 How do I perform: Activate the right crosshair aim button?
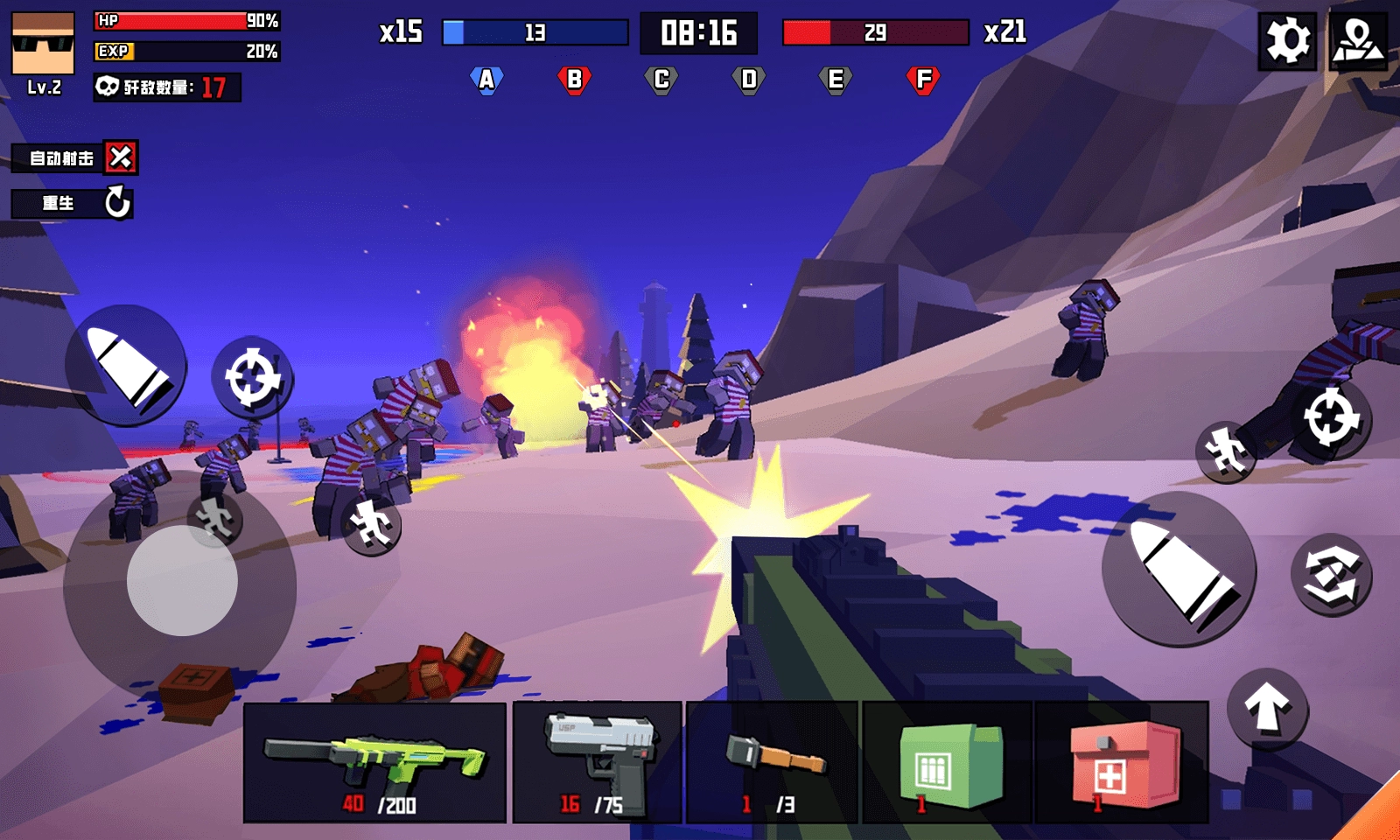coord(1331,418)
